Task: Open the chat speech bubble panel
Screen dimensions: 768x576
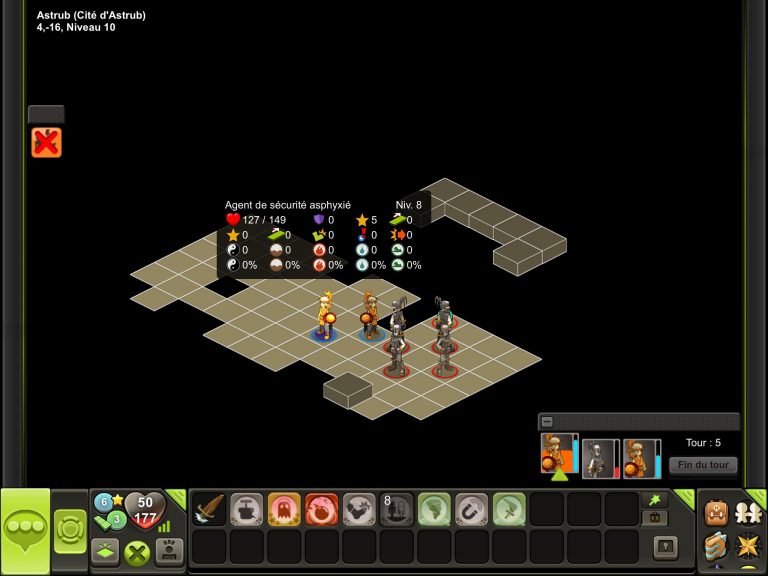Action: tap(25, 531)
